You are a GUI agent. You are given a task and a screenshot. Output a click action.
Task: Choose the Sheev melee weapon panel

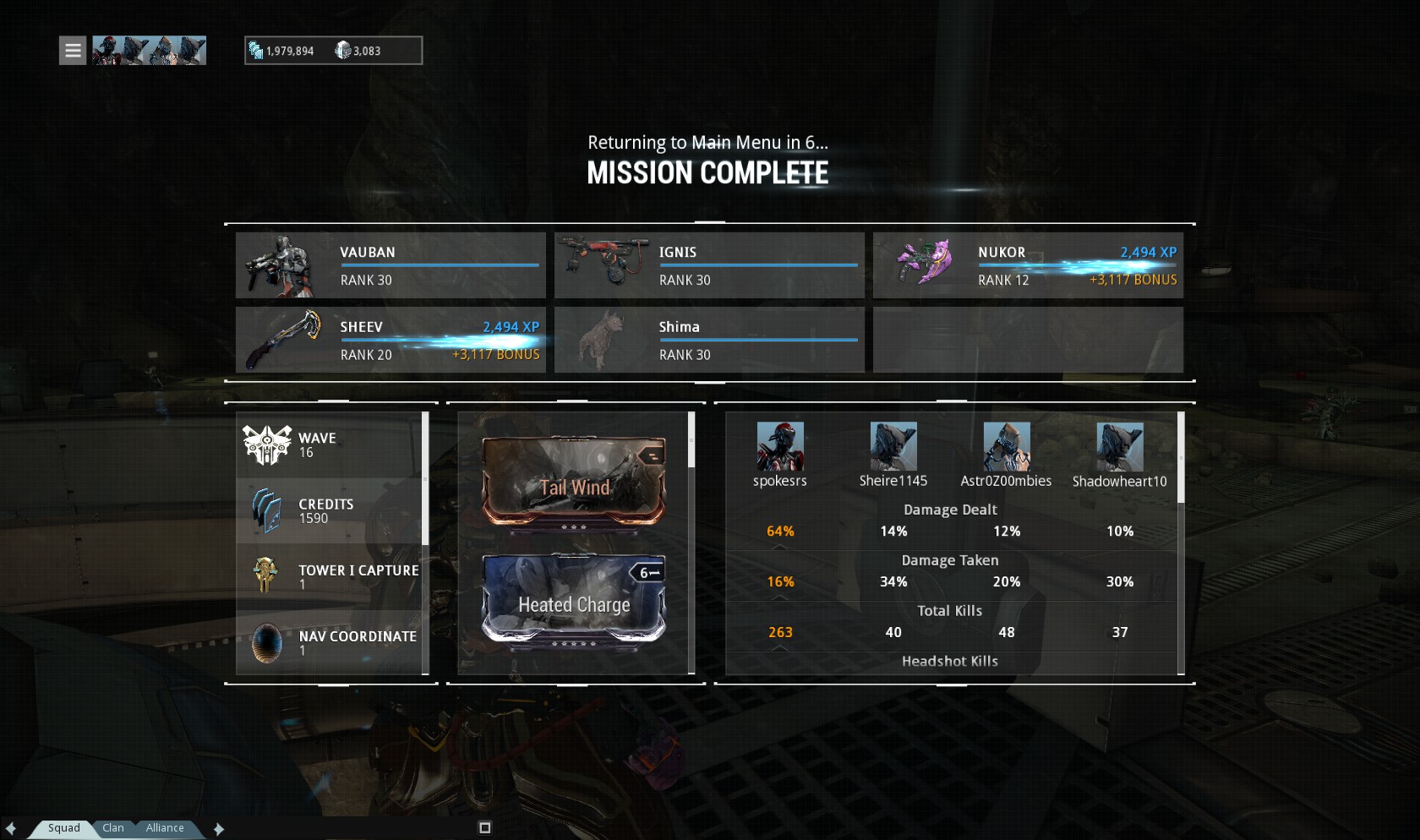[390, 340]
